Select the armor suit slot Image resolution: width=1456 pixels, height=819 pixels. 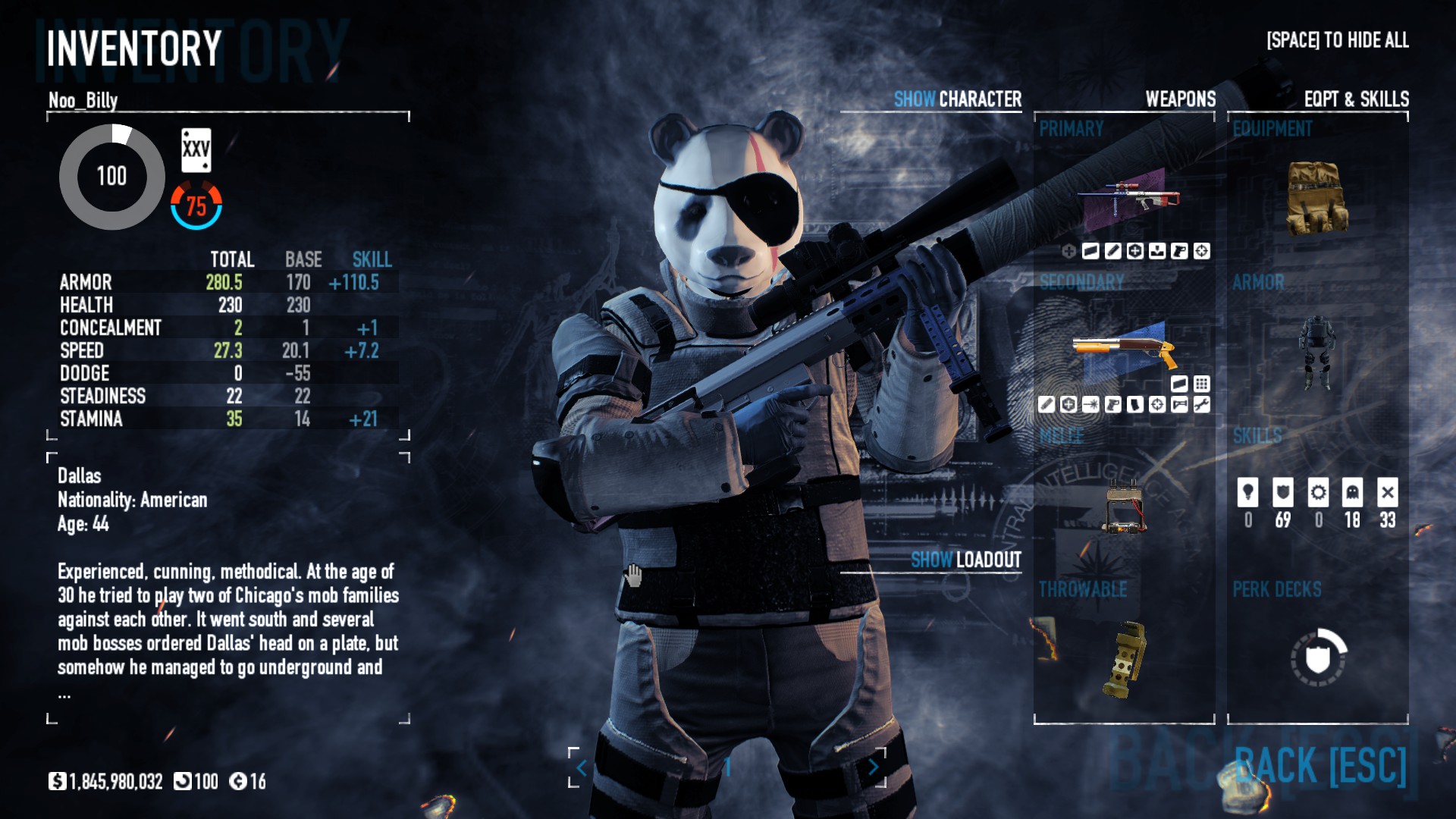[1317, 352]
